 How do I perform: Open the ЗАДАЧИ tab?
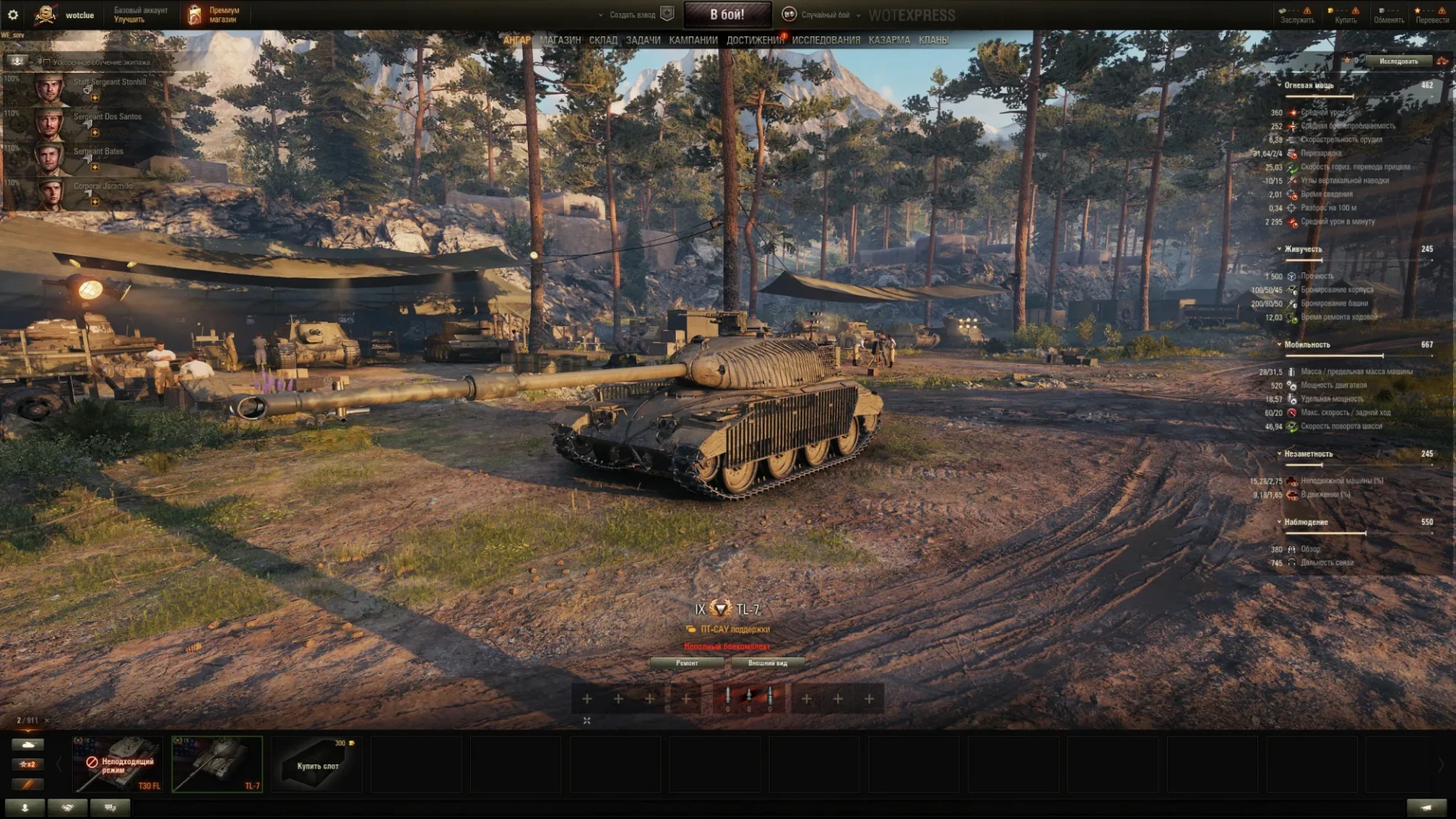(643, 40)
